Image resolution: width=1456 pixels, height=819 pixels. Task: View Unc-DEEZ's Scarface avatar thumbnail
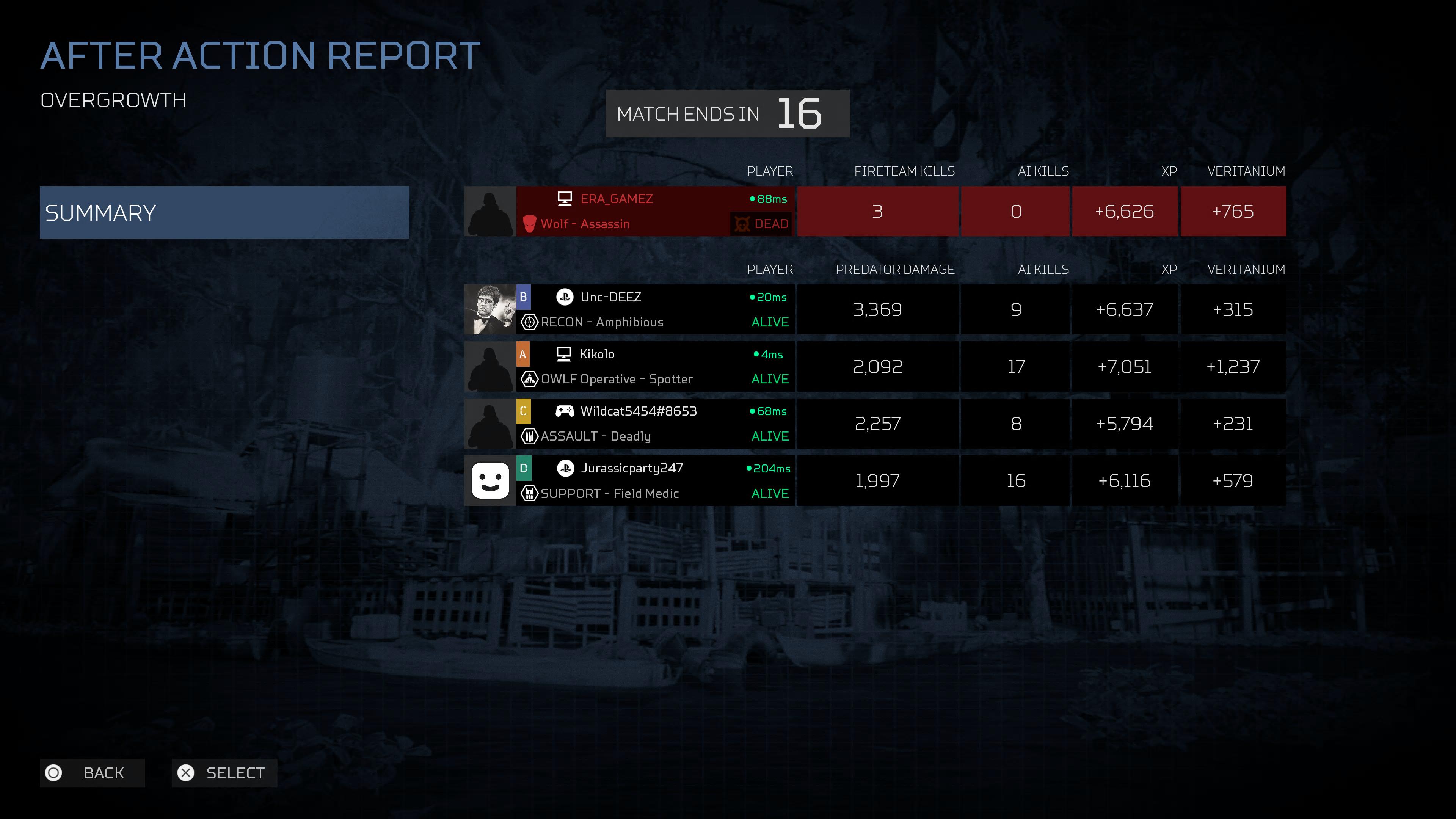490,310
